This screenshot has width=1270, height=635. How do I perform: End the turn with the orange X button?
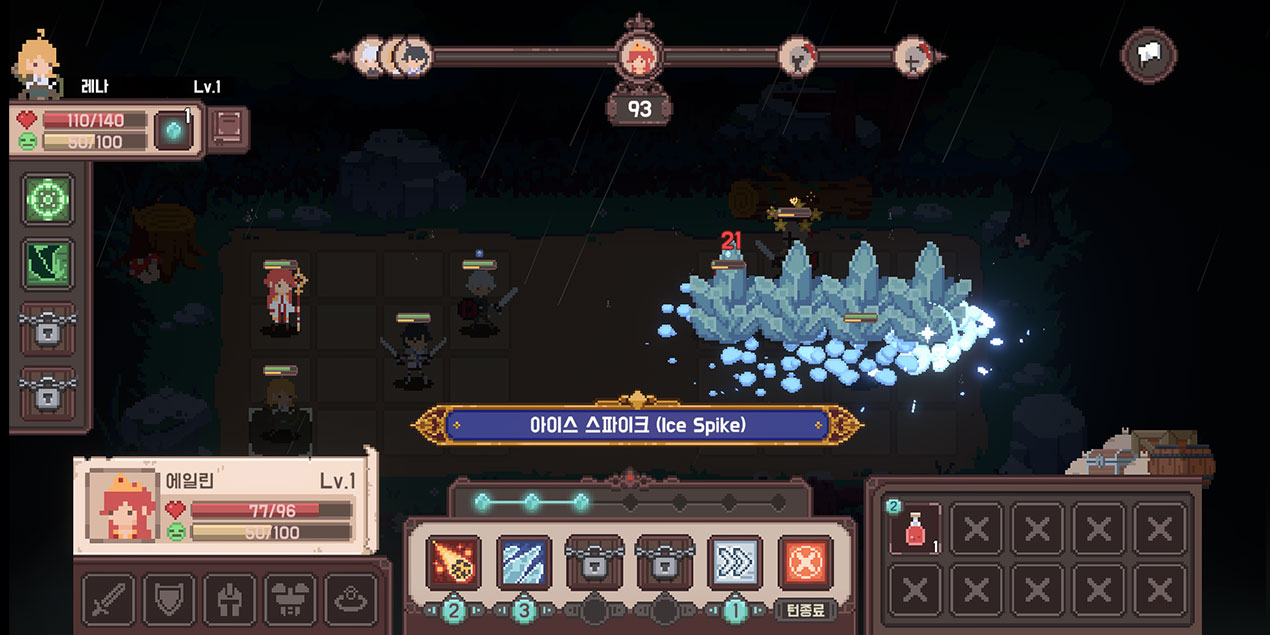pos(805,562)
